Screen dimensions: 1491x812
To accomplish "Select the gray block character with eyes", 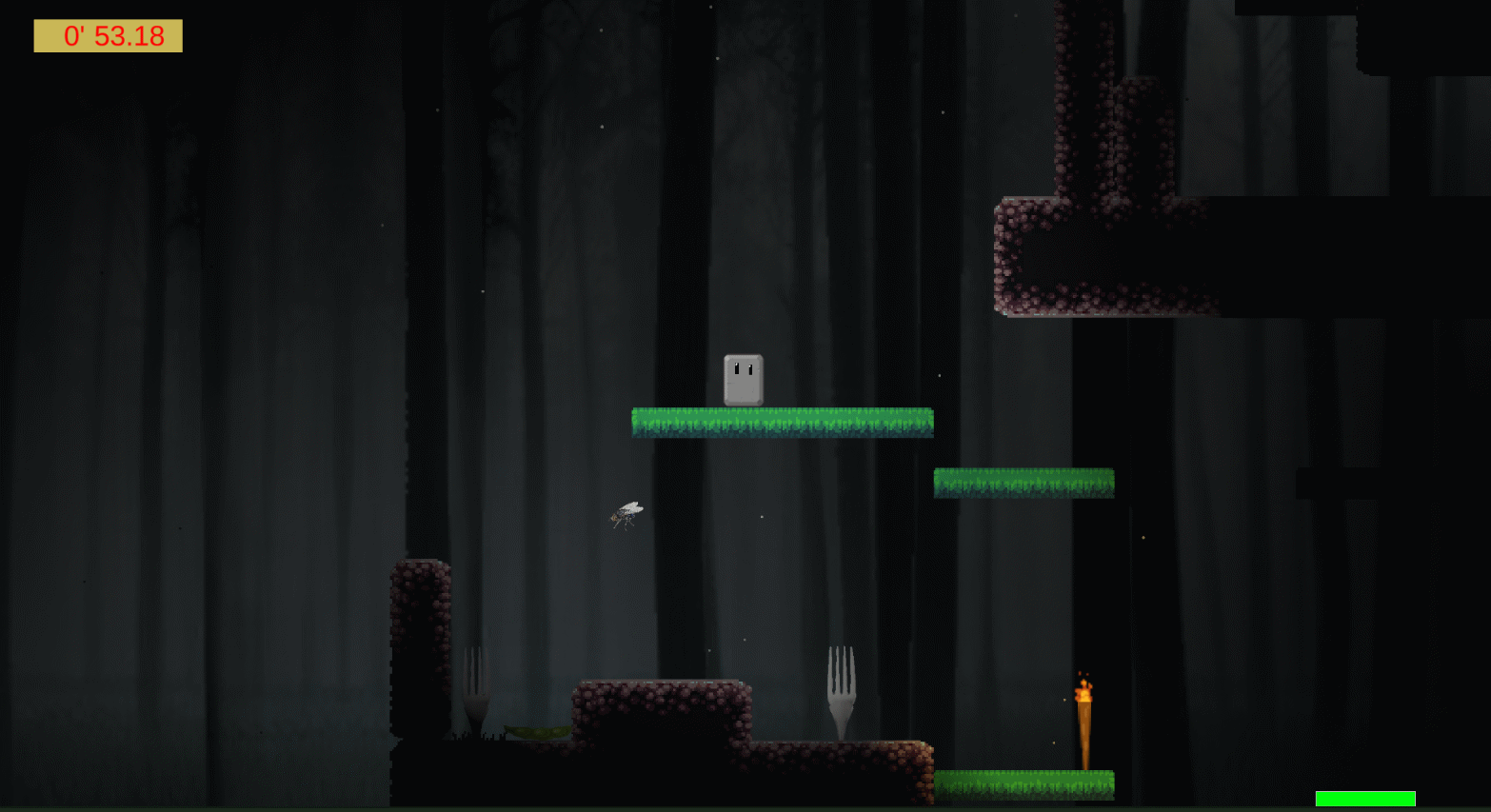I will pos(744,378).
